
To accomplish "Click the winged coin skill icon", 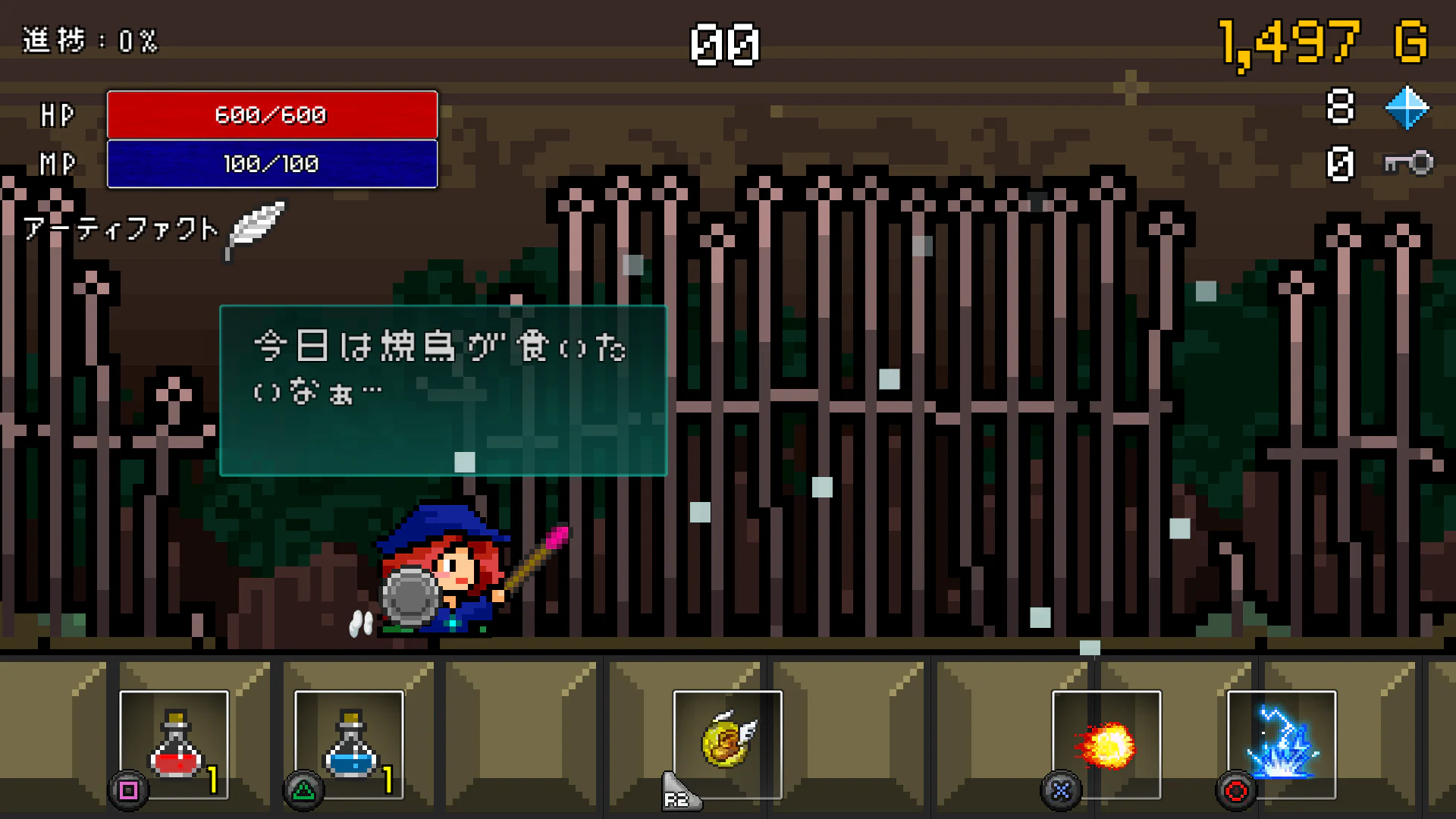I will point(726,743).
